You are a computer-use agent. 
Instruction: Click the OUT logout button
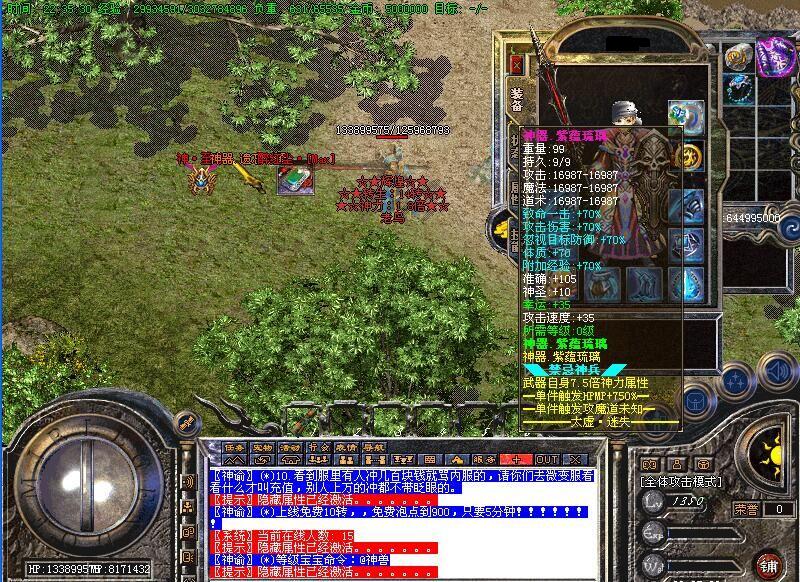pos(547,459)
